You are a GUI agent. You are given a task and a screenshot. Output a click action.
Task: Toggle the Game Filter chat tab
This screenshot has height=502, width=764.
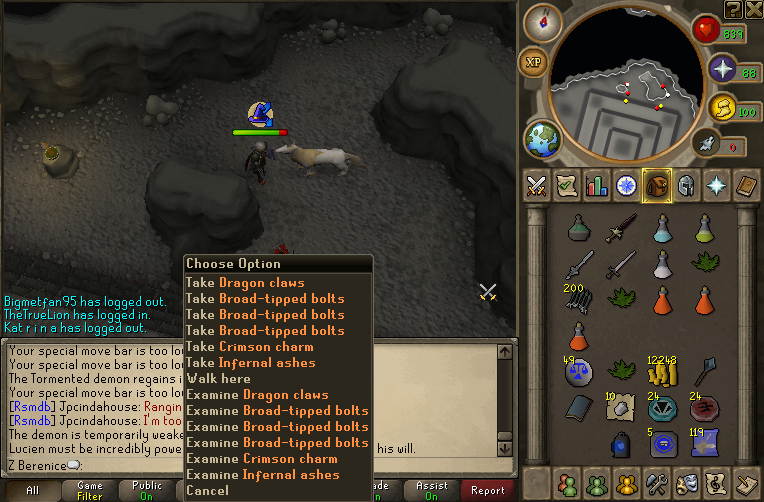(x=90, y=491)
